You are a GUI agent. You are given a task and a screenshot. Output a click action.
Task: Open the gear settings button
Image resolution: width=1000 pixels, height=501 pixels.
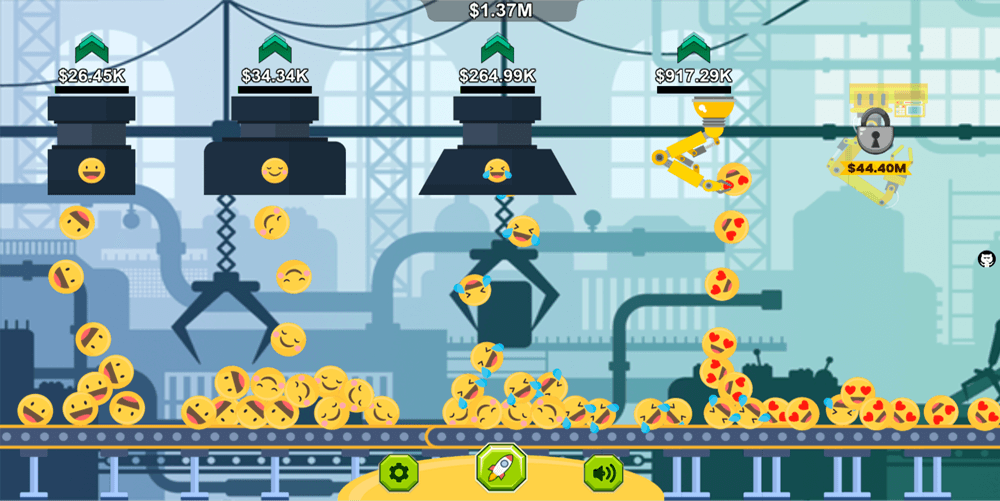click(398, 472)
